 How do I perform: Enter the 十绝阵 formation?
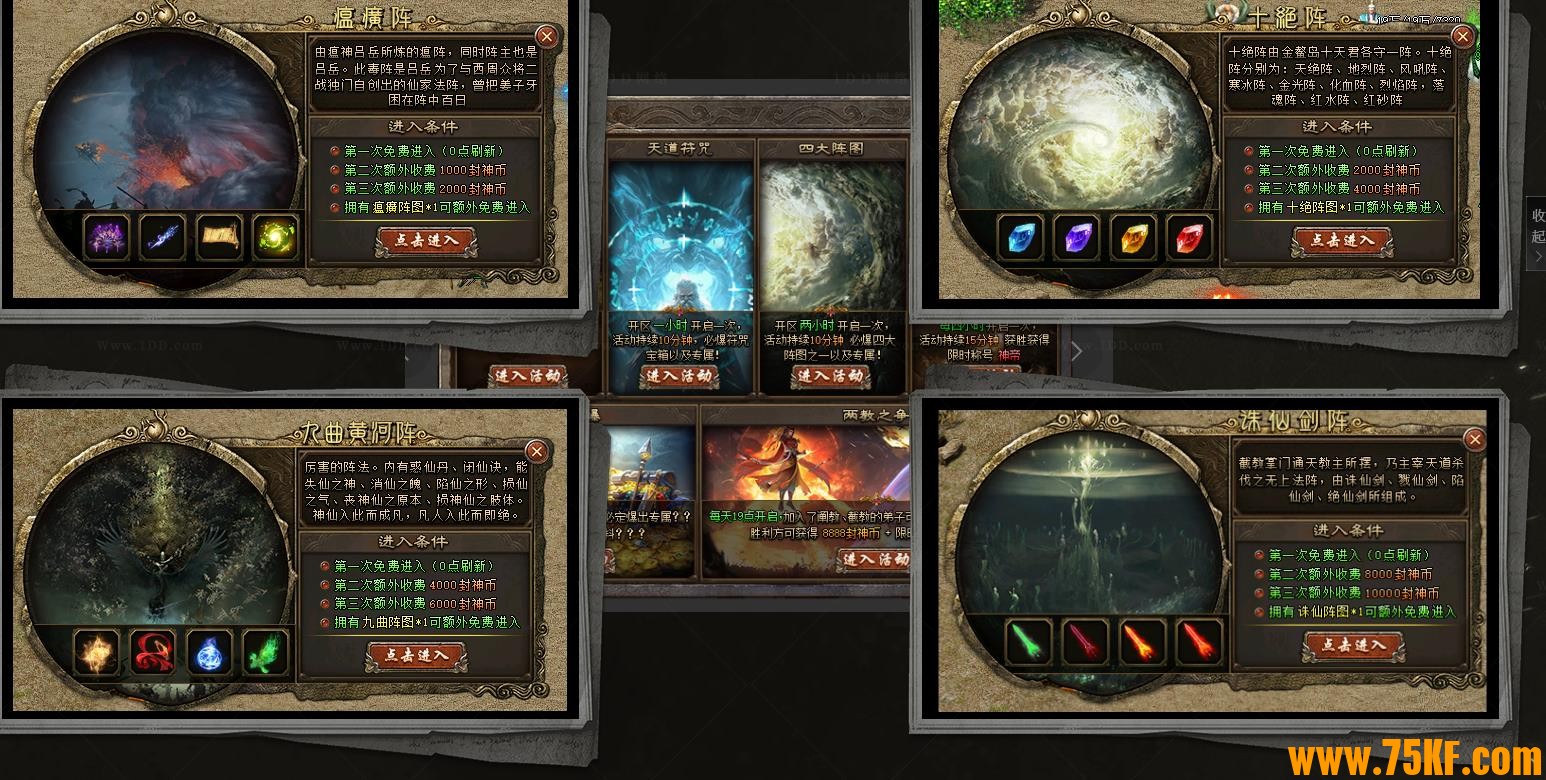[1342, 241]
